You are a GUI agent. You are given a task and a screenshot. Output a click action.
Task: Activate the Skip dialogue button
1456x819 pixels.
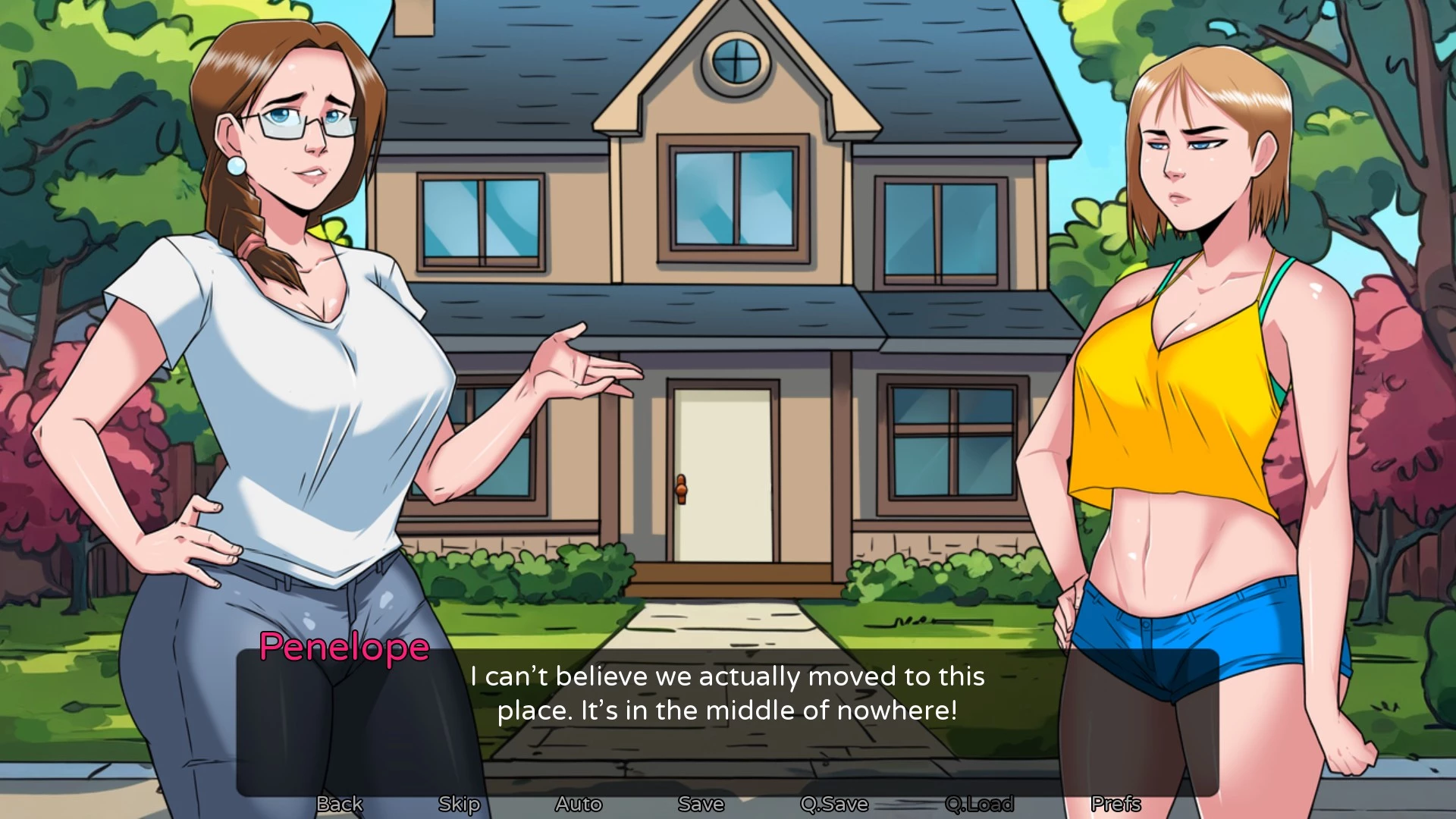(459, 804)
